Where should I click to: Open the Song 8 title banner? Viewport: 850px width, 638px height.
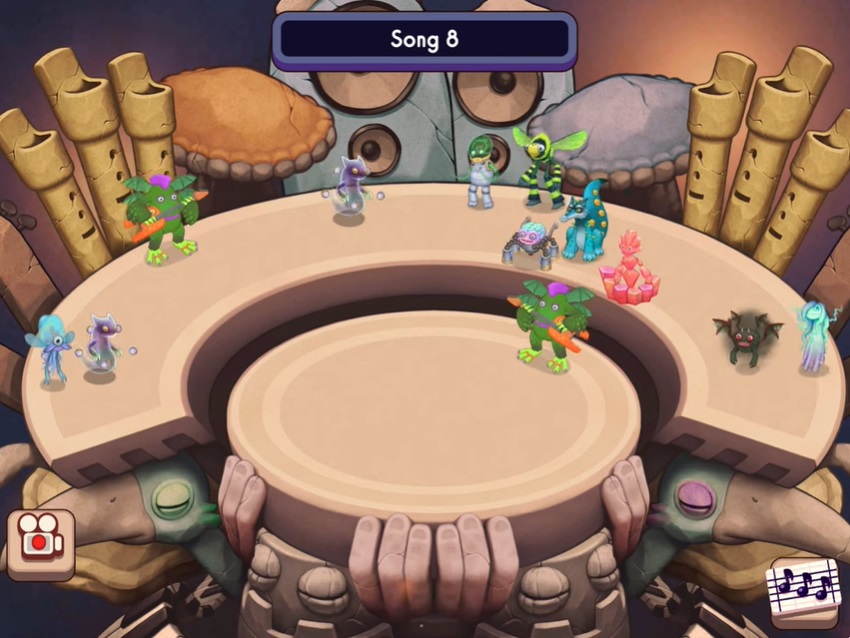pyautogui.click(x=424, y=40)
